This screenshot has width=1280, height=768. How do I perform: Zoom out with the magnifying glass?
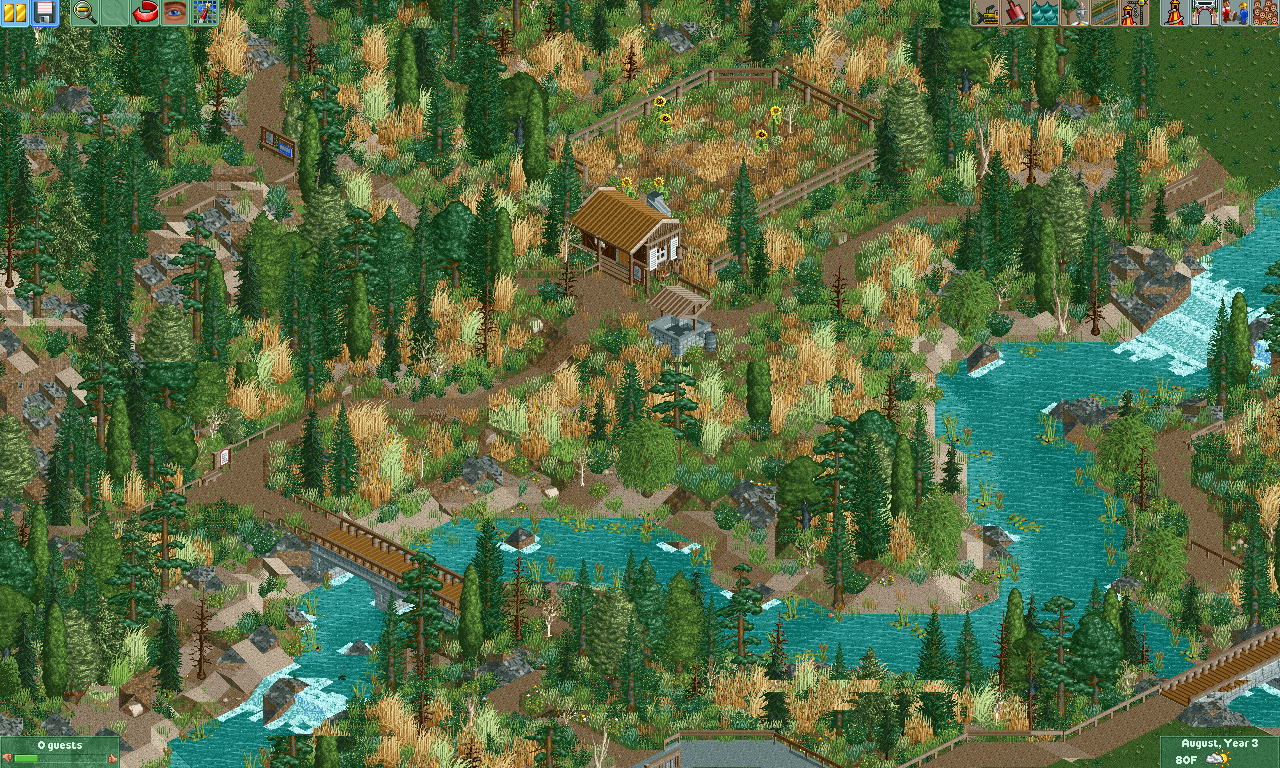pos(85,13)
